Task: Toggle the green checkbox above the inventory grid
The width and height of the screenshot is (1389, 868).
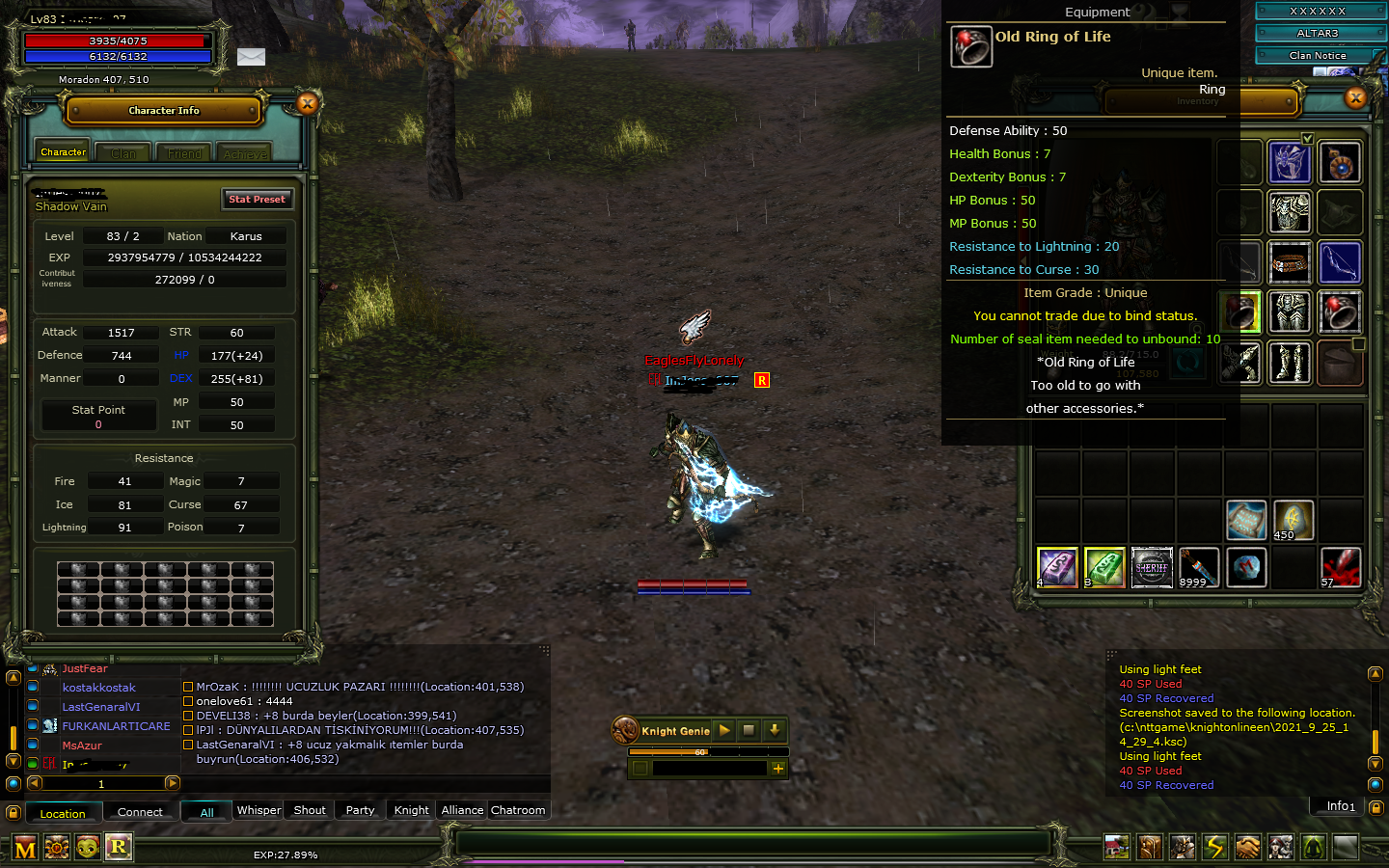Action: [1307, 138]
